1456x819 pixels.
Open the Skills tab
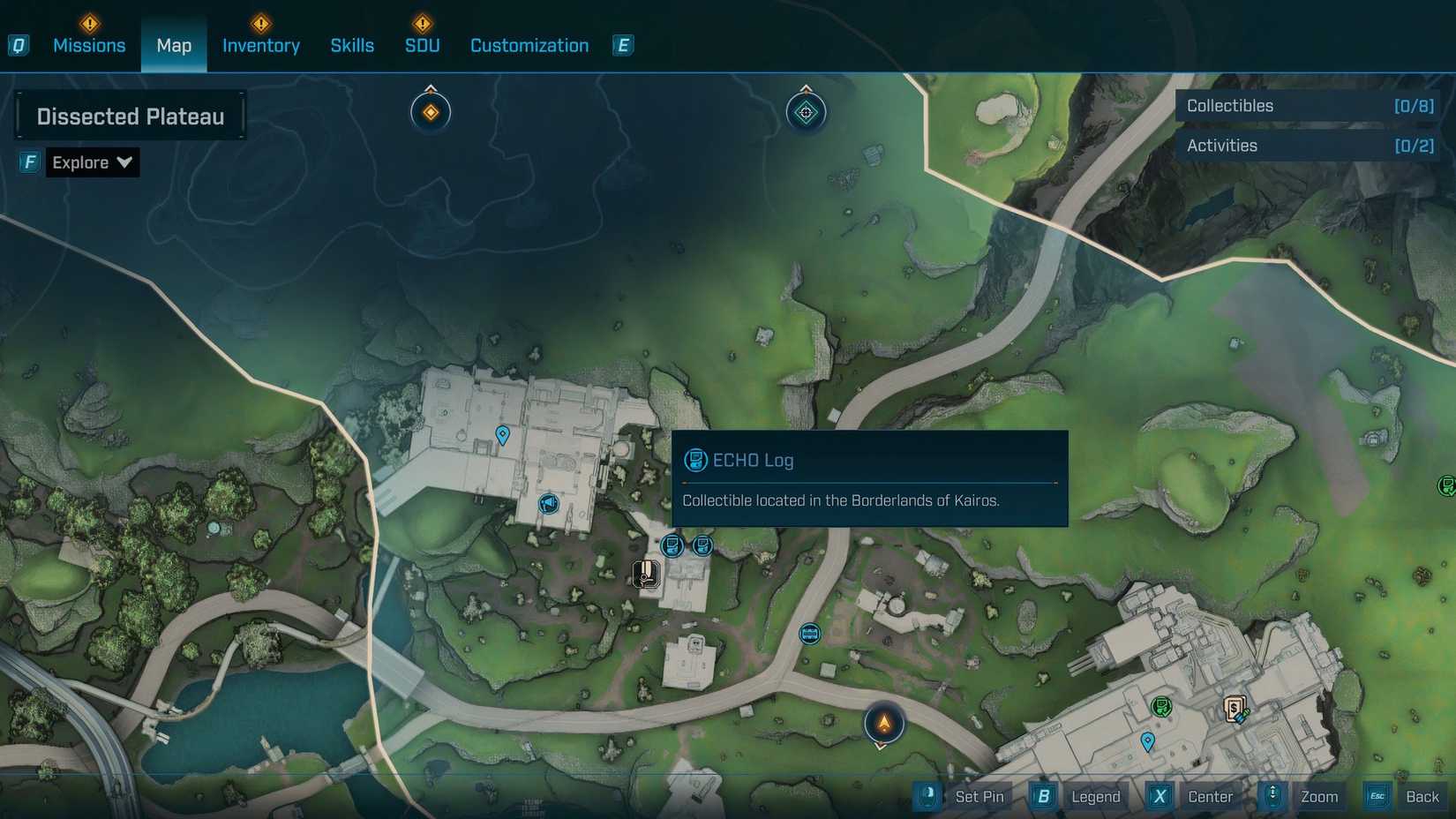coord(352,45)
